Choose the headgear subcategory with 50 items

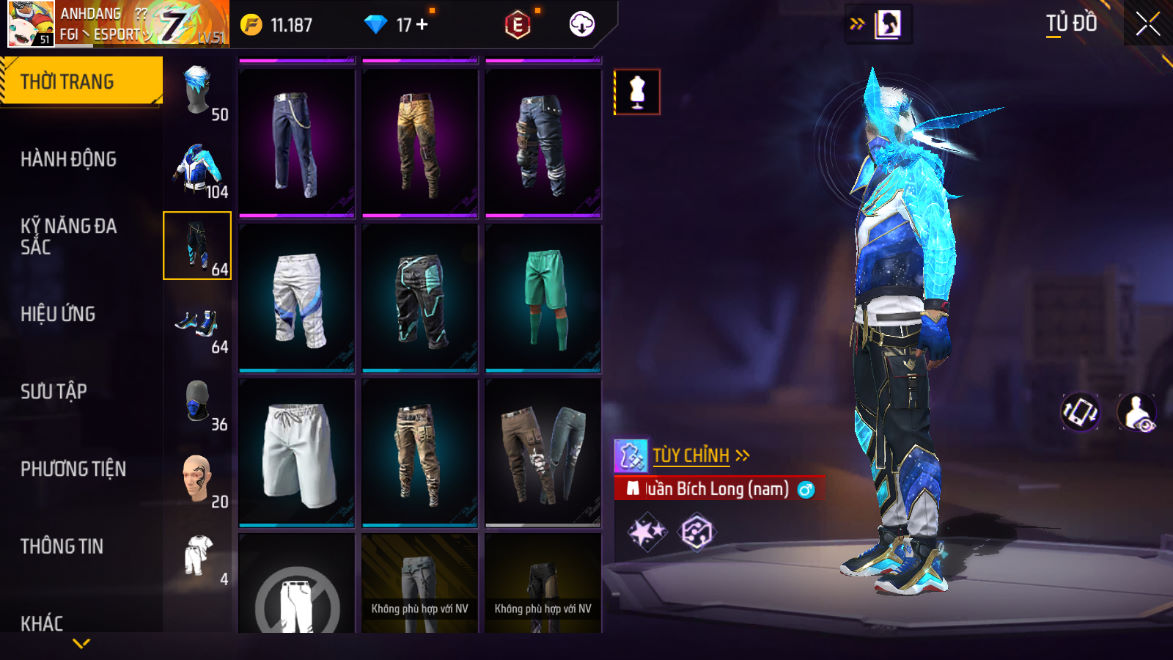click(197, 90)
